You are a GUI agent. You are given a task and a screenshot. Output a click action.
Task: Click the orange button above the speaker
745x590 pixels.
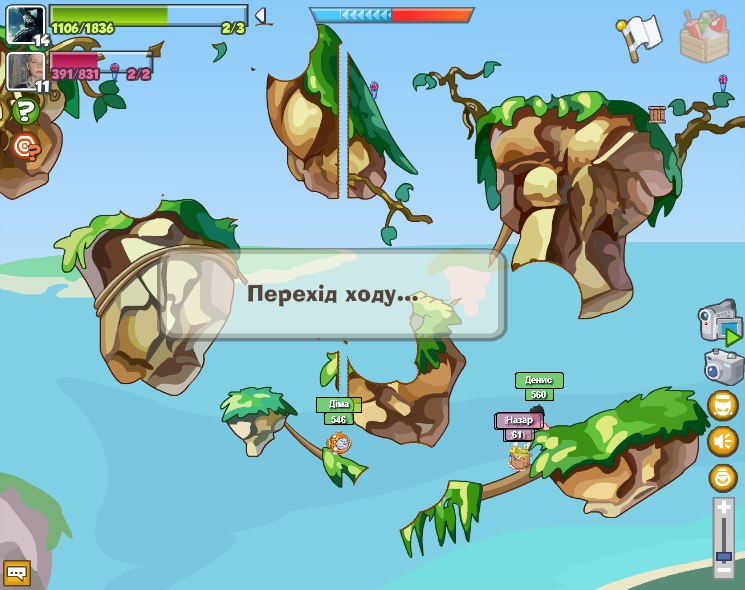pos(722,405)
